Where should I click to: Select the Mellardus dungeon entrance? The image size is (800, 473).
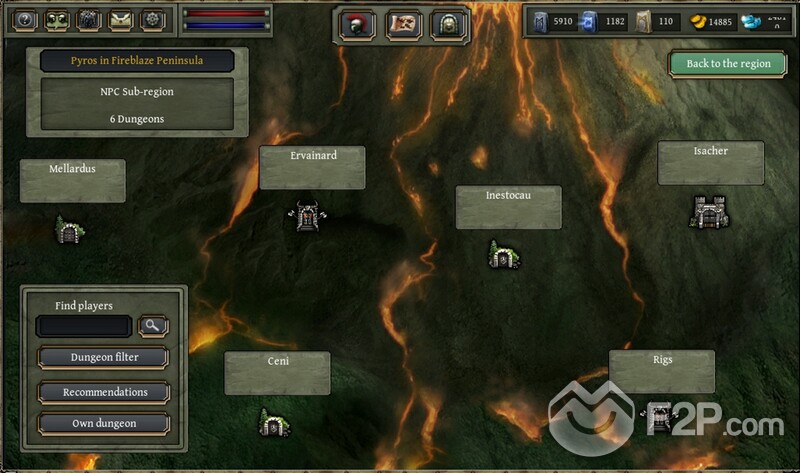click(69, 231)
